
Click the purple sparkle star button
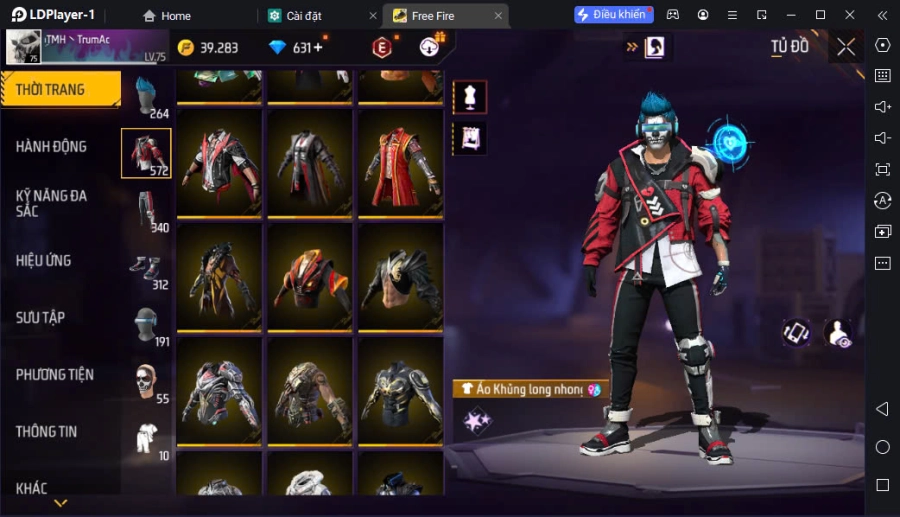(477, 421)
